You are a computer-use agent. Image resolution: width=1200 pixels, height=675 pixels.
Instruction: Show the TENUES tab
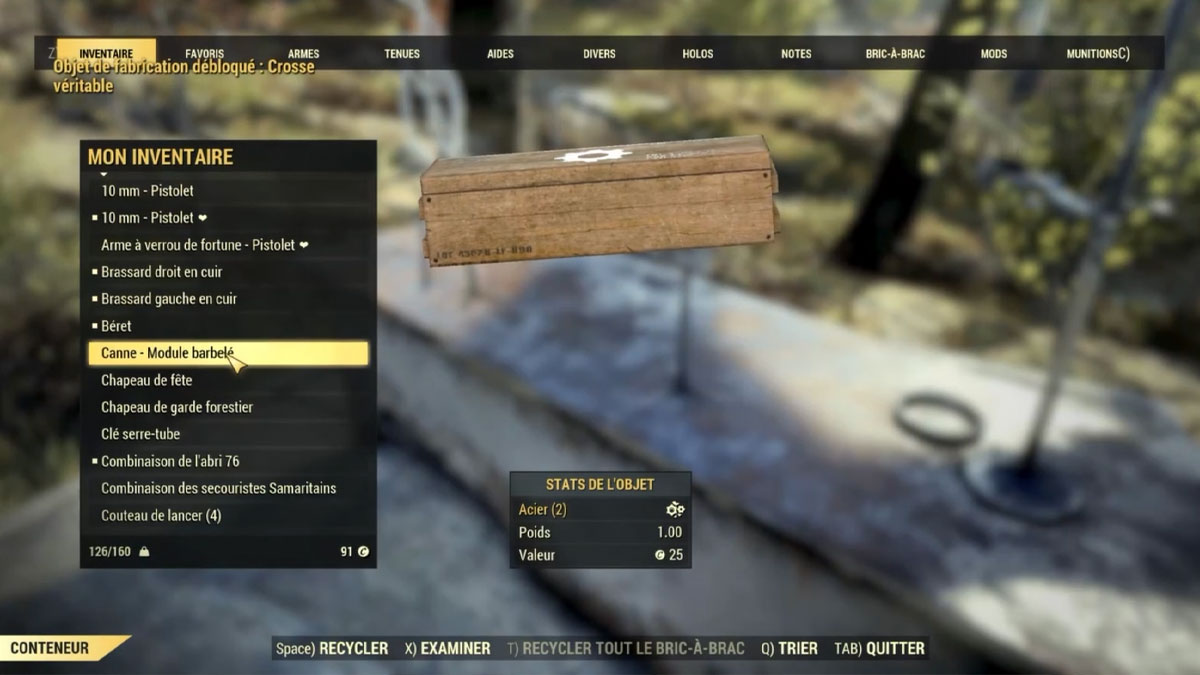[402, 54]
